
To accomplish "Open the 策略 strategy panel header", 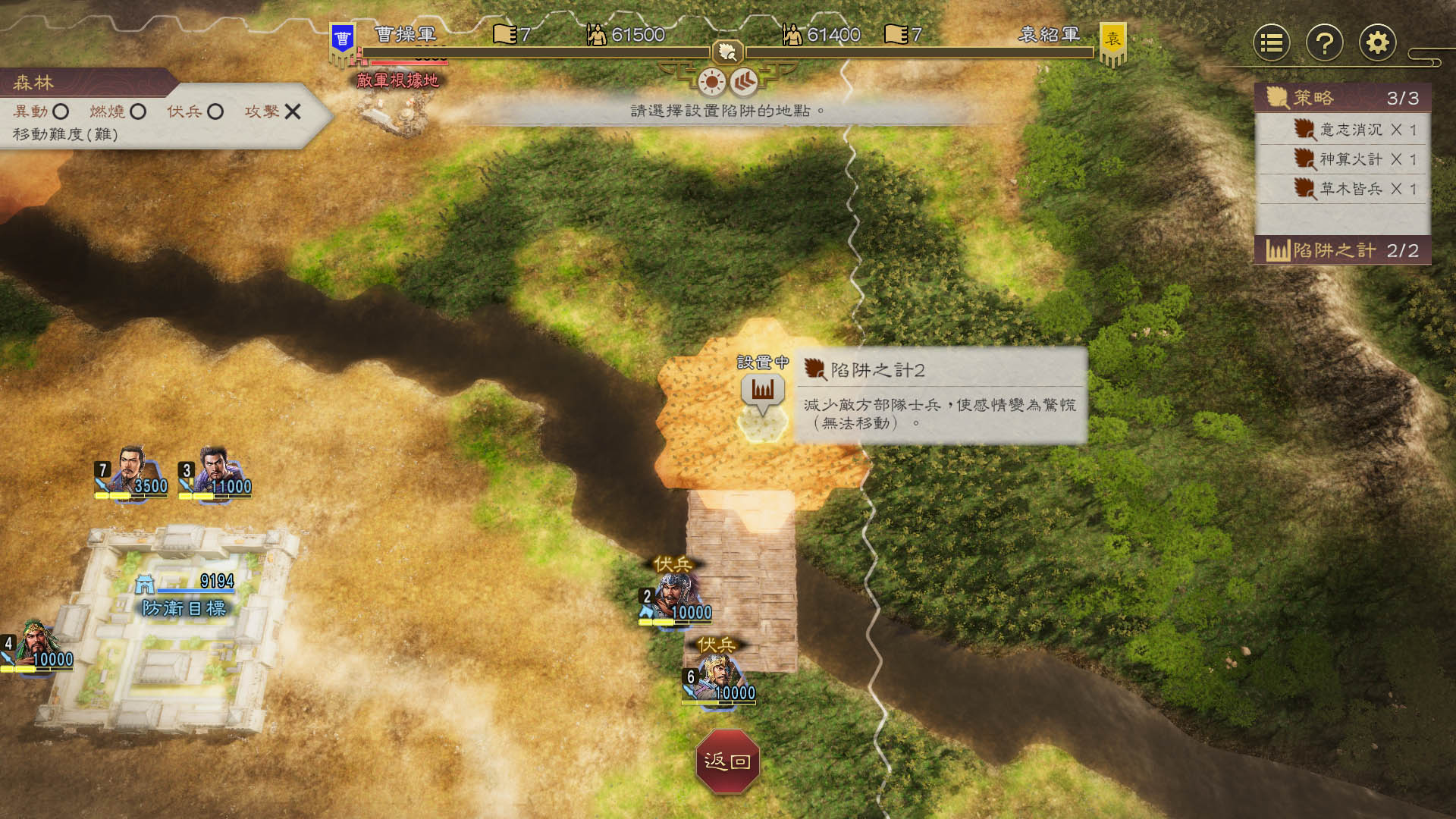I will point(1342,98).
